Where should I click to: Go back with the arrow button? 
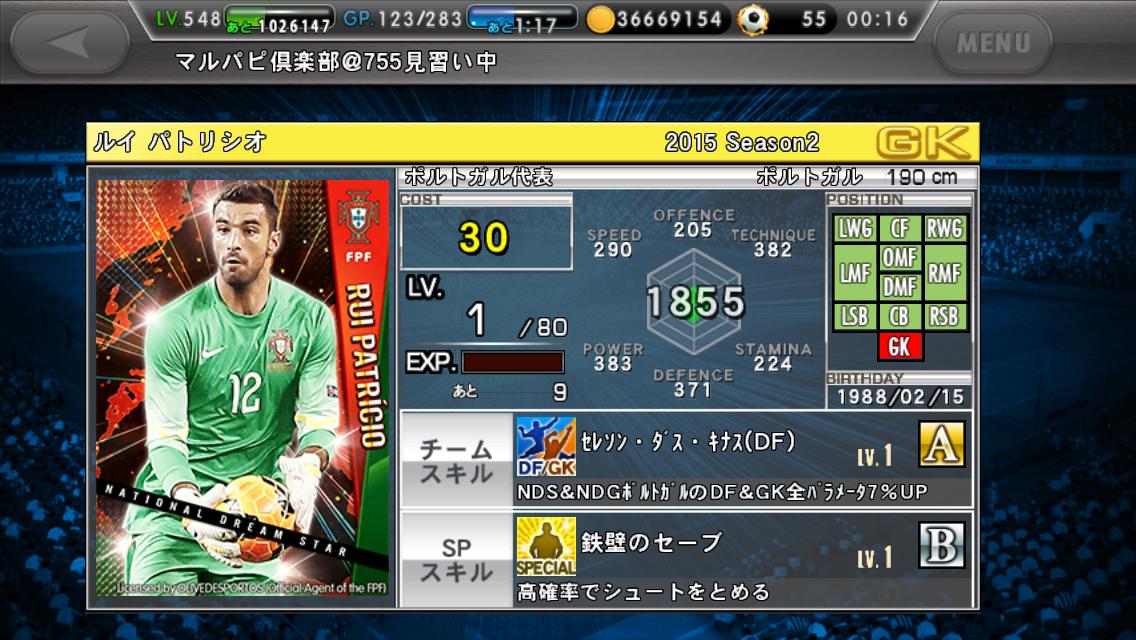(x=69, y=42)
